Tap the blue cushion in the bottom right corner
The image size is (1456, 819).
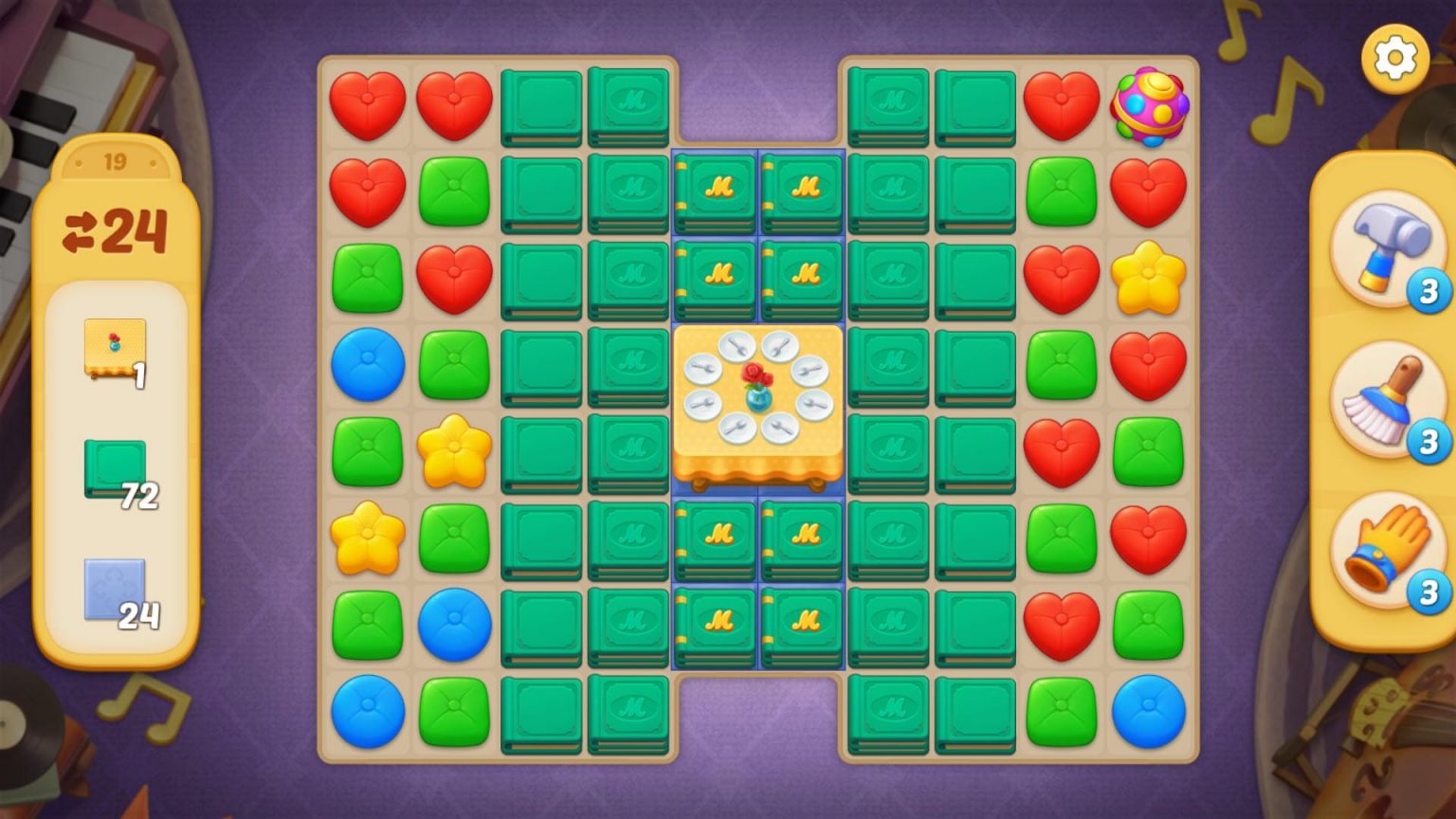coord(1148,713)
